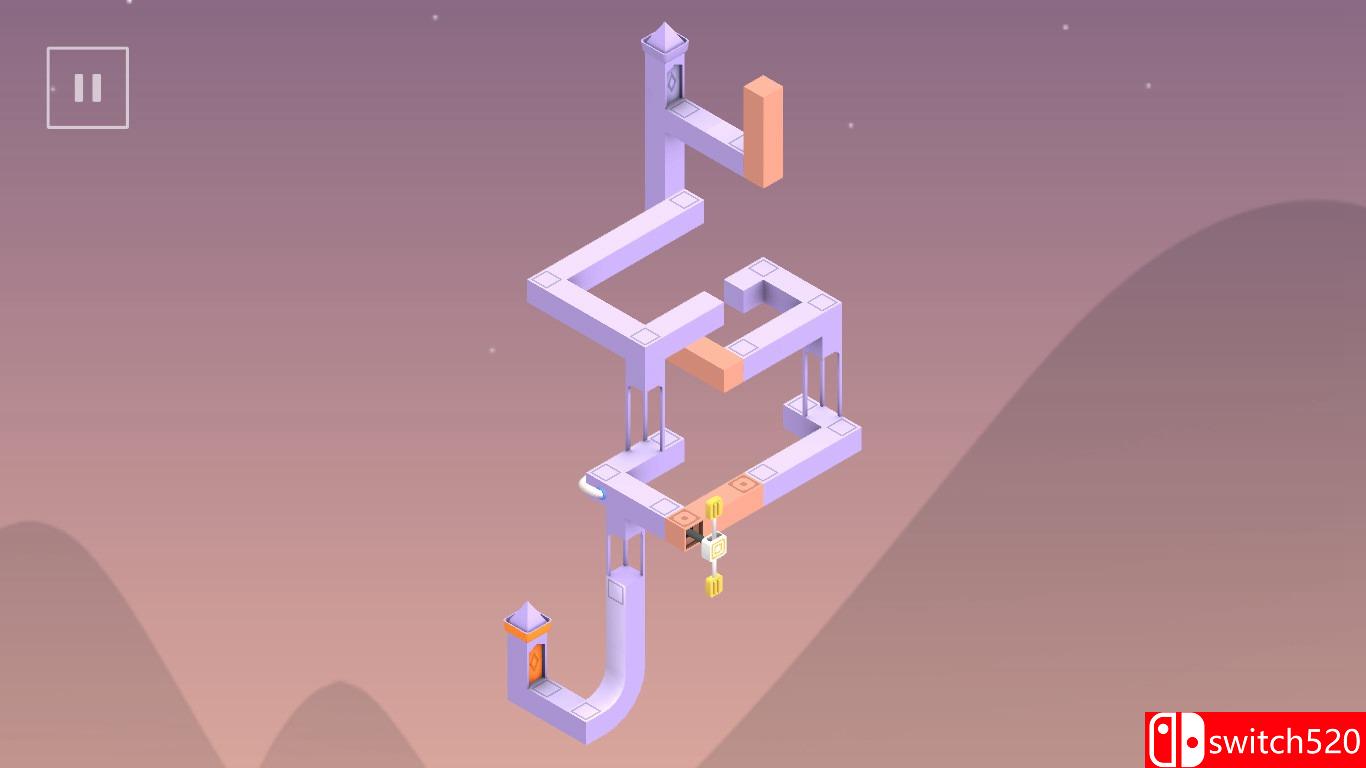Click the white crank mechanism's center cube
The width and height of the screenshot is (1366, 768).
pos(716,546)
